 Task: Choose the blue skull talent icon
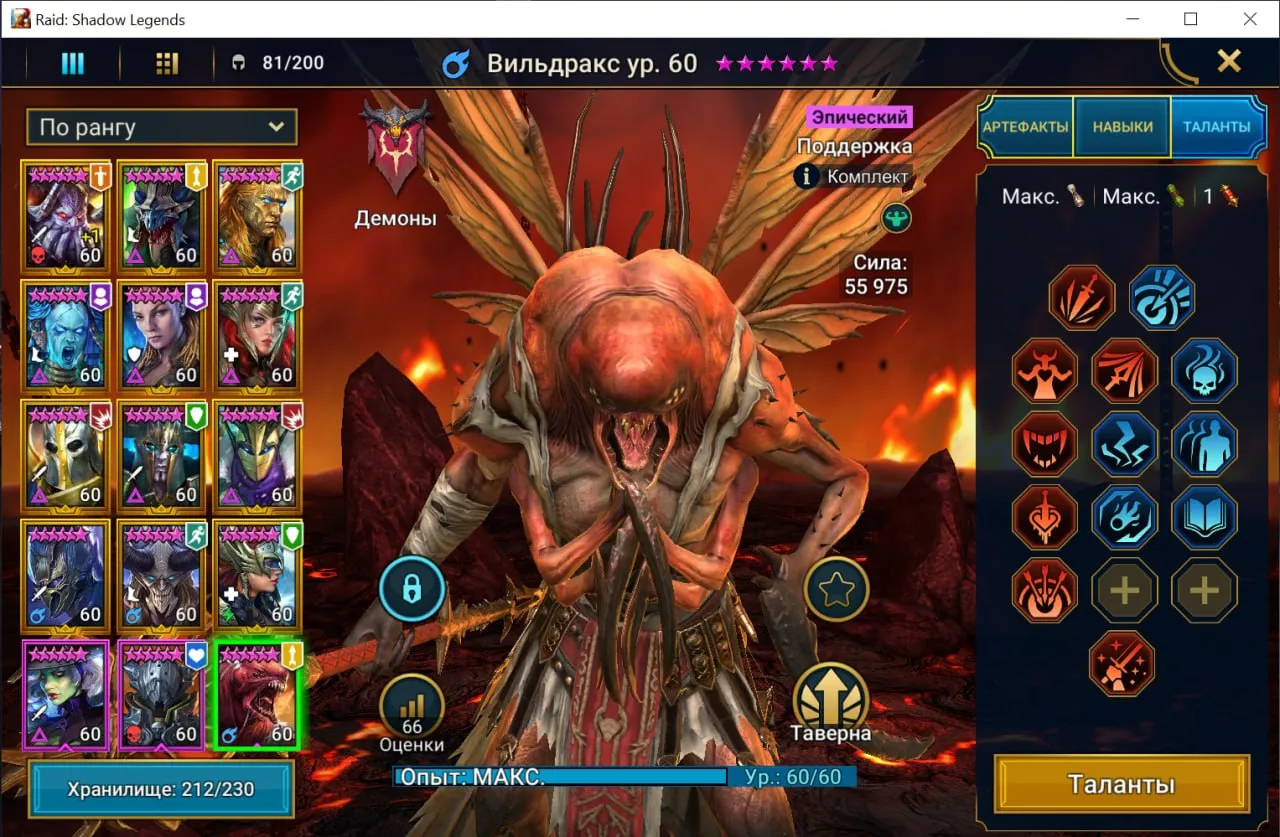(x=1204, y=371)
